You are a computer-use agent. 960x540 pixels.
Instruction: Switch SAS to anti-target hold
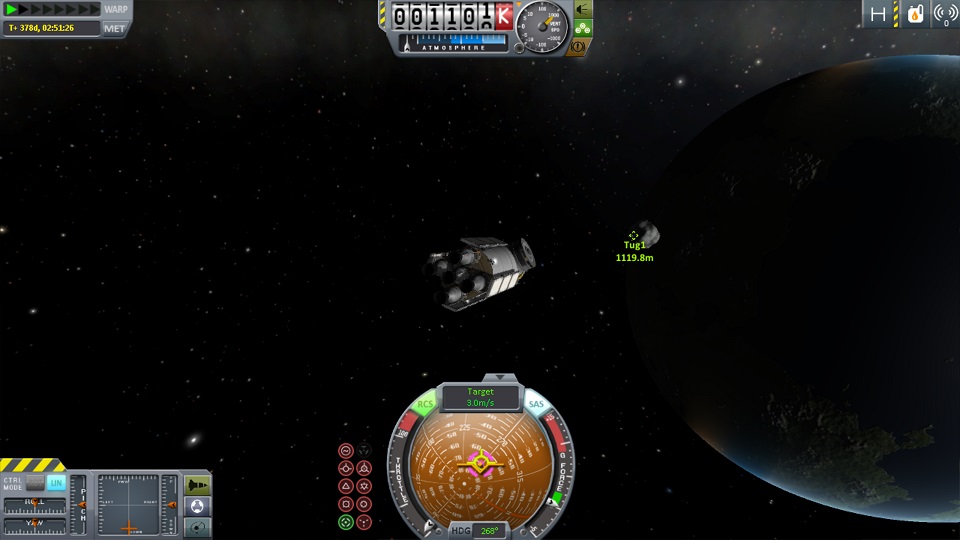click(365, 522)
